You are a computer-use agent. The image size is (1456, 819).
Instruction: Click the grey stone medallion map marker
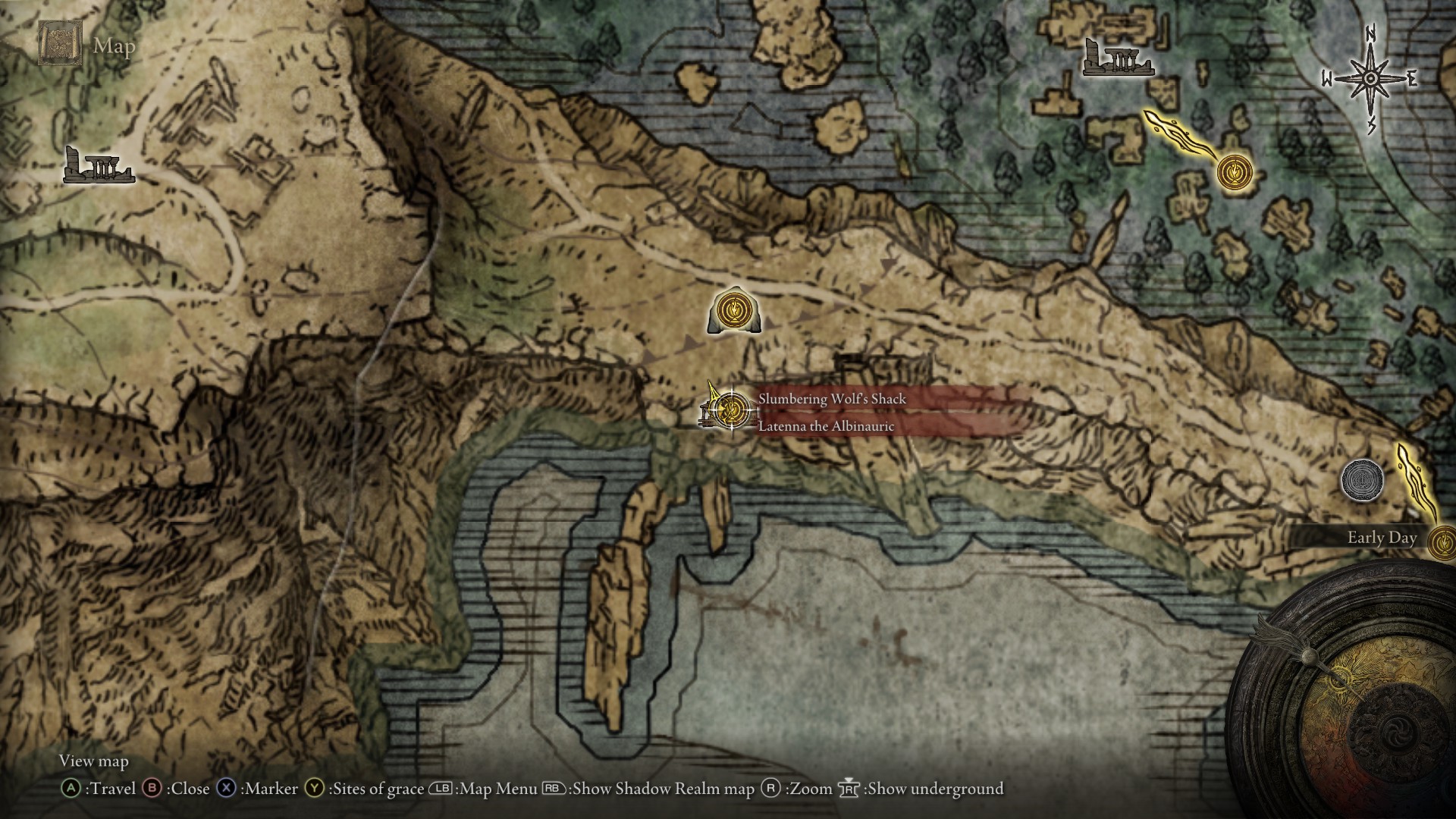click(1362, 480)
